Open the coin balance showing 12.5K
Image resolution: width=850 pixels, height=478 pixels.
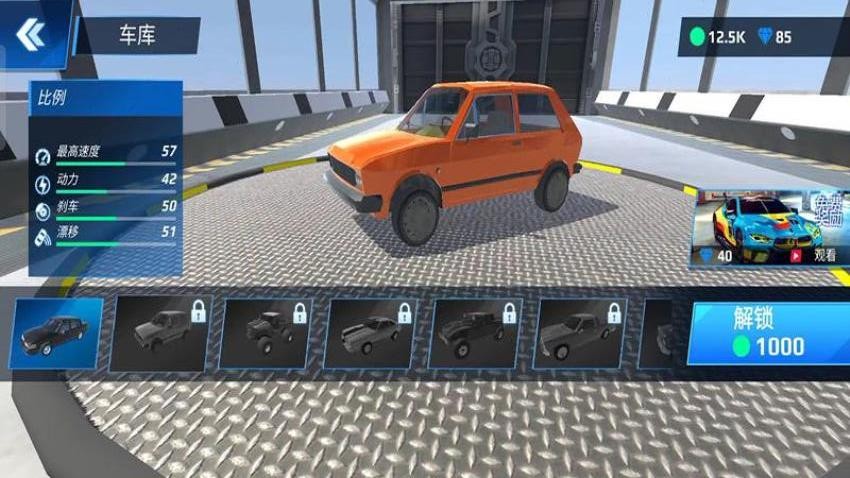pyautogui.click(x=718, y=37)
